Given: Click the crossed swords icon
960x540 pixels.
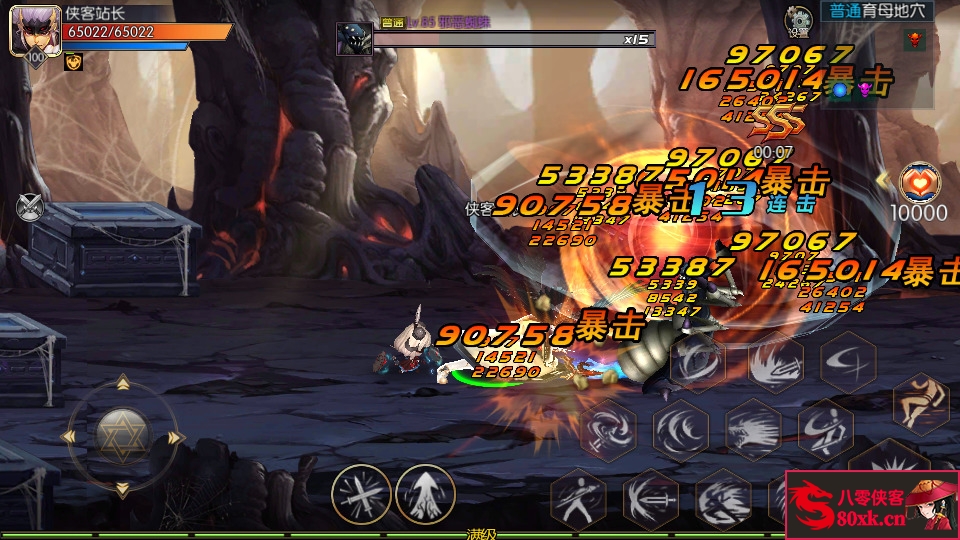Looking at the screenshot, I should pyautogui.click(x=31, y=207).
